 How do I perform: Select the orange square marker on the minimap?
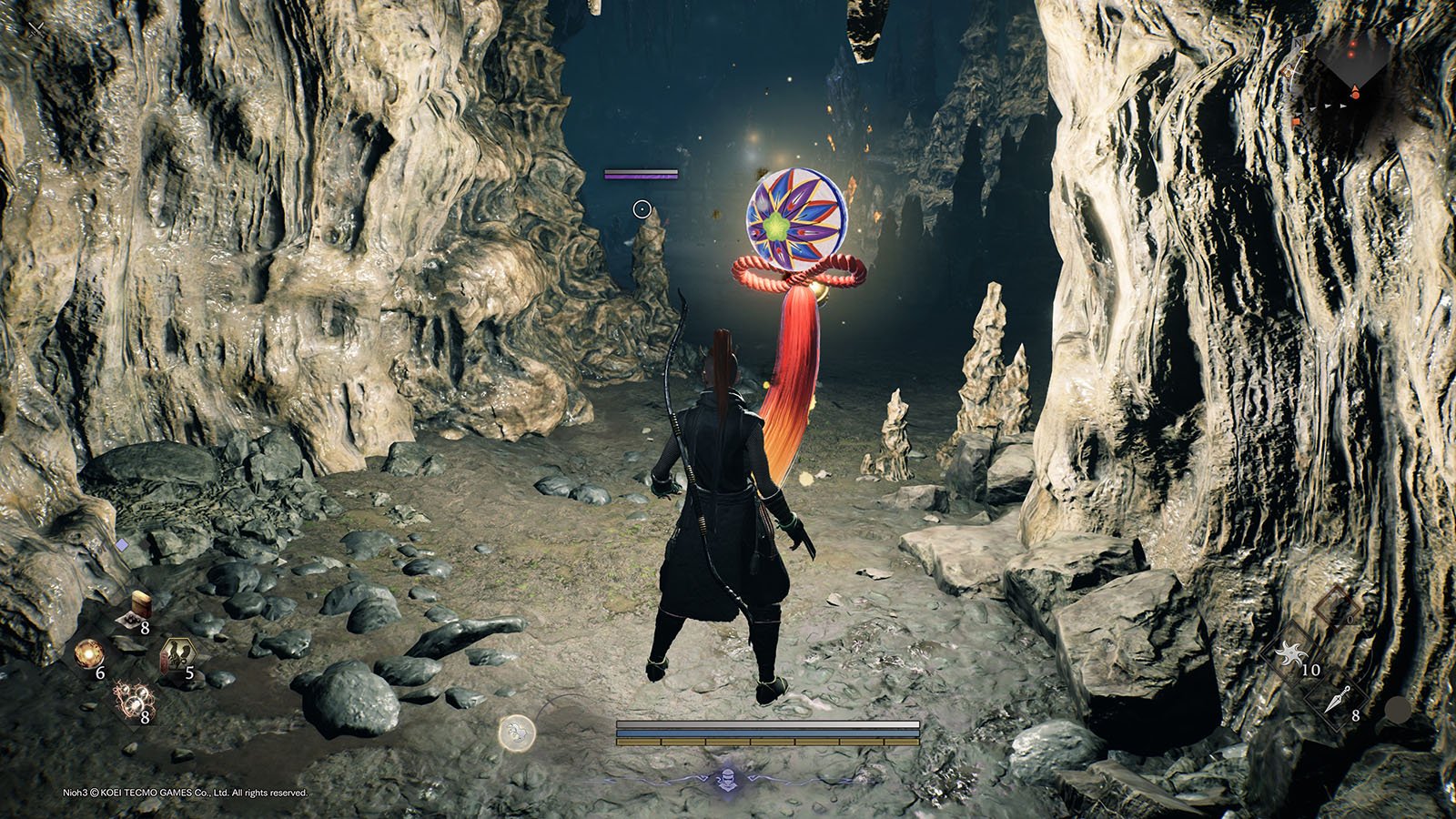pos(1298,122)
